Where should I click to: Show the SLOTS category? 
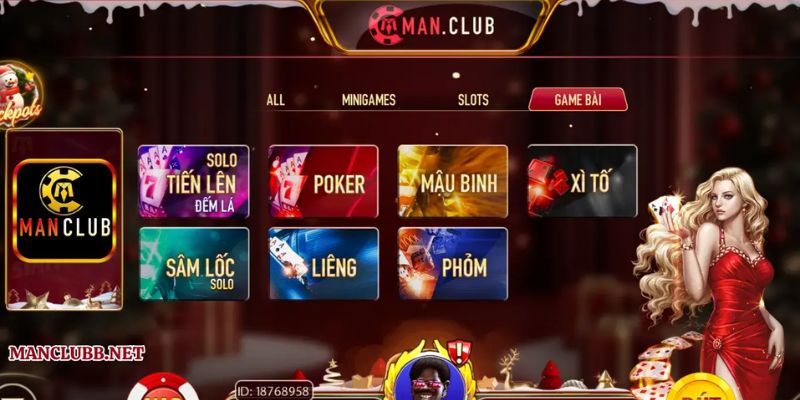pos(473,100)
